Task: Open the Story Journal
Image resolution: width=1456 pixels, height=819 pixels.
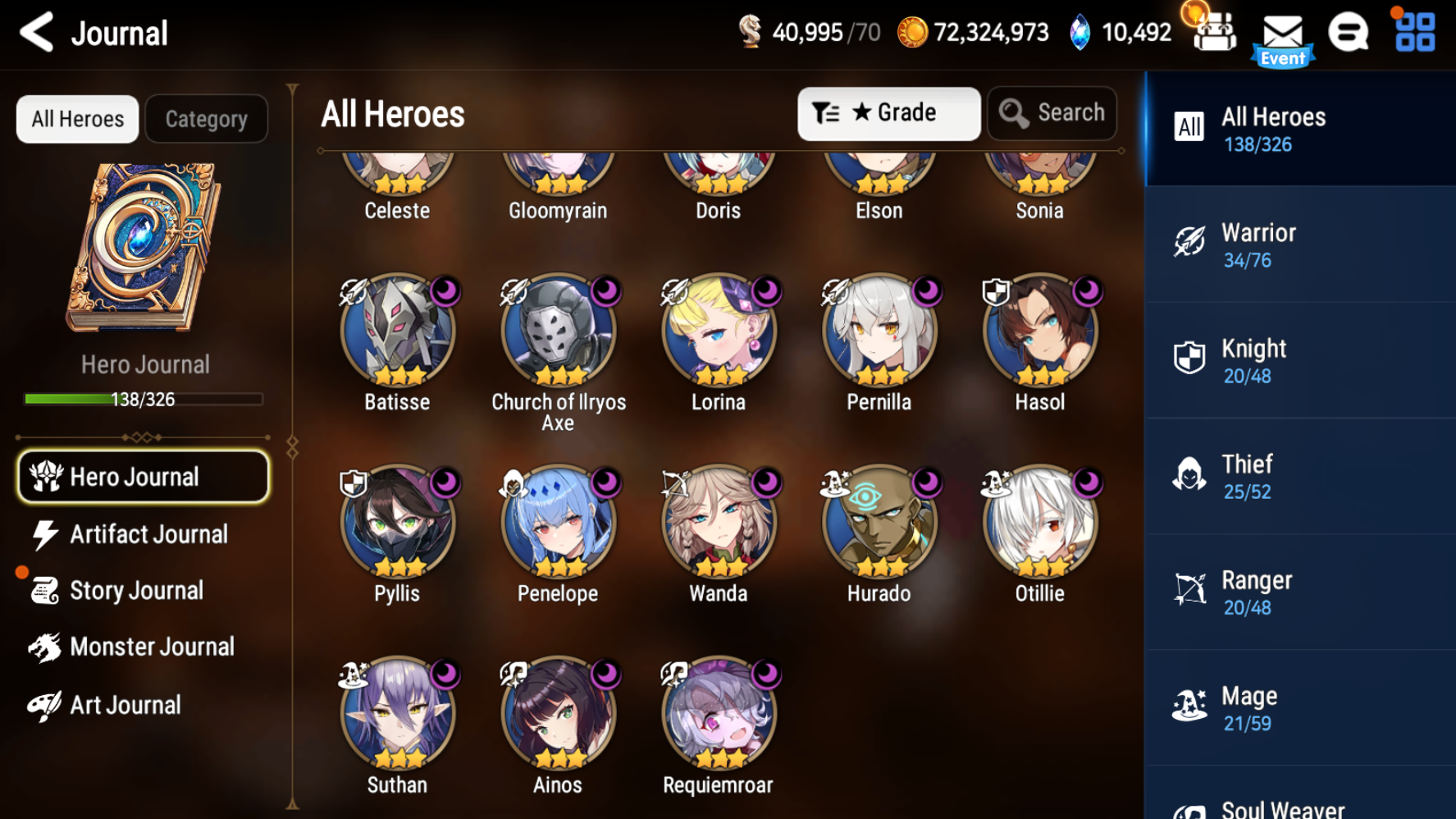Action: [136, 591]
